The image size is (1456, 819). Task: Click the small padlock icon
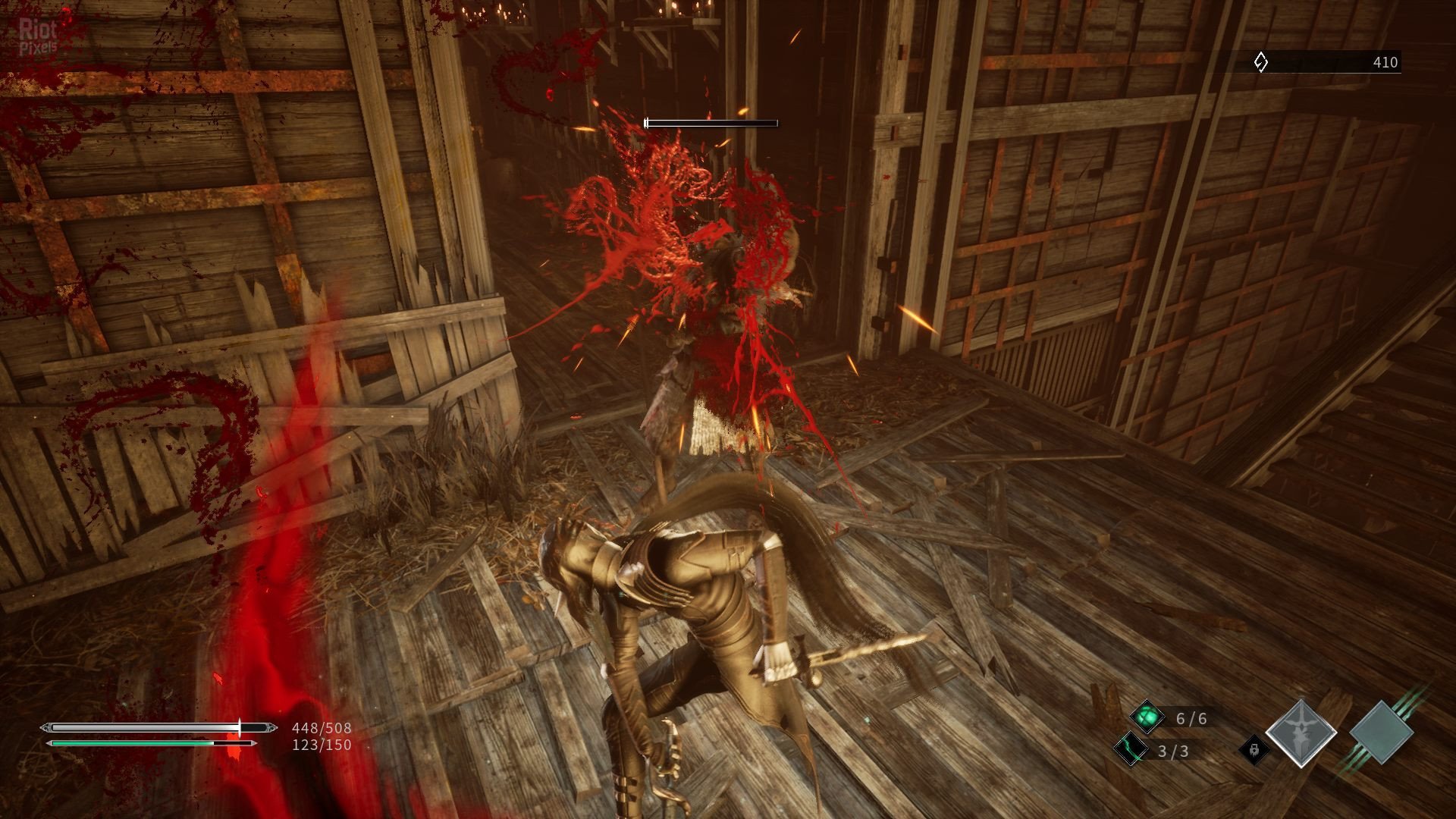tap(1254, 750)
